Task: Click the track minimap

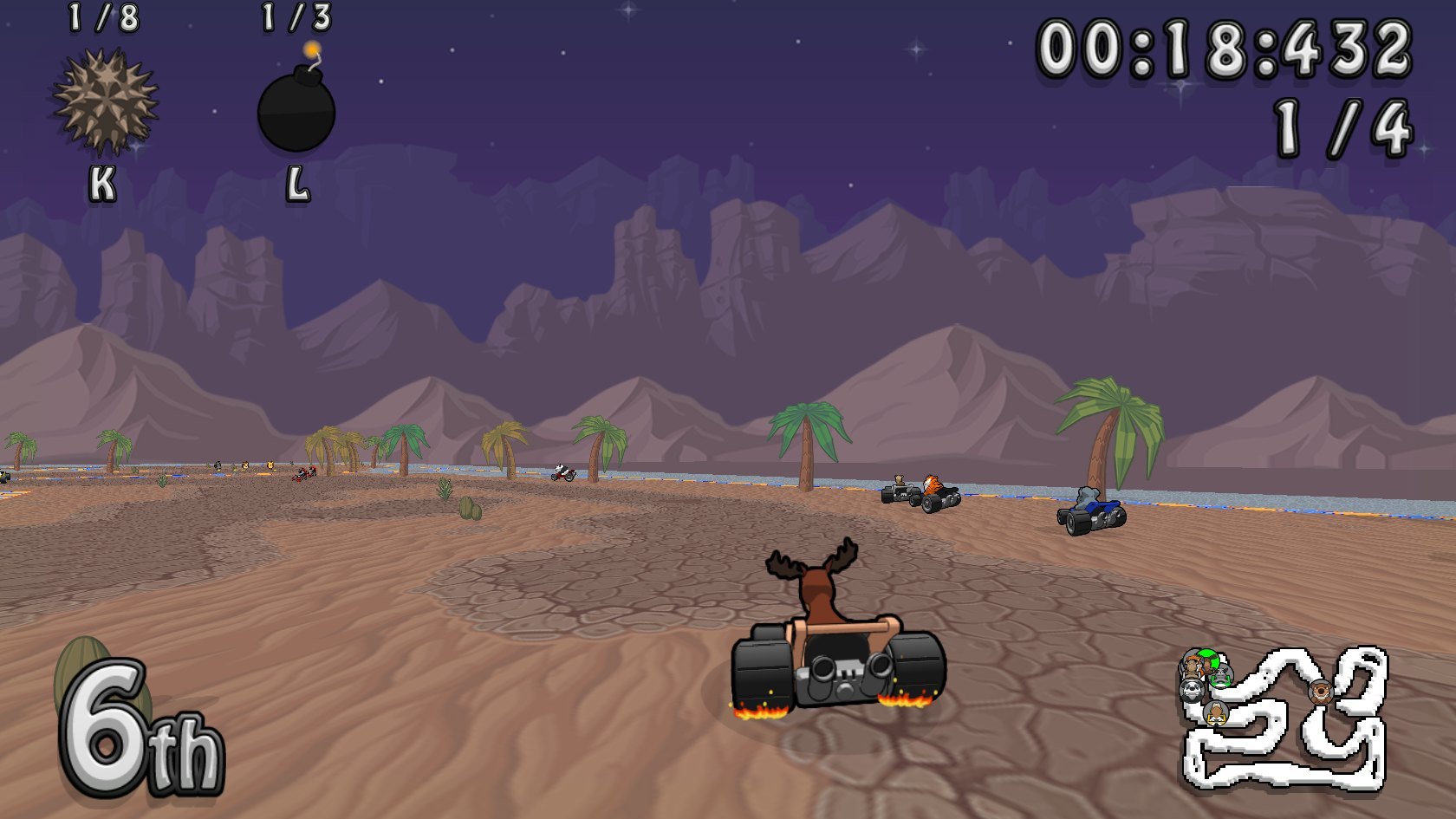Action: tap(1284, 719)
